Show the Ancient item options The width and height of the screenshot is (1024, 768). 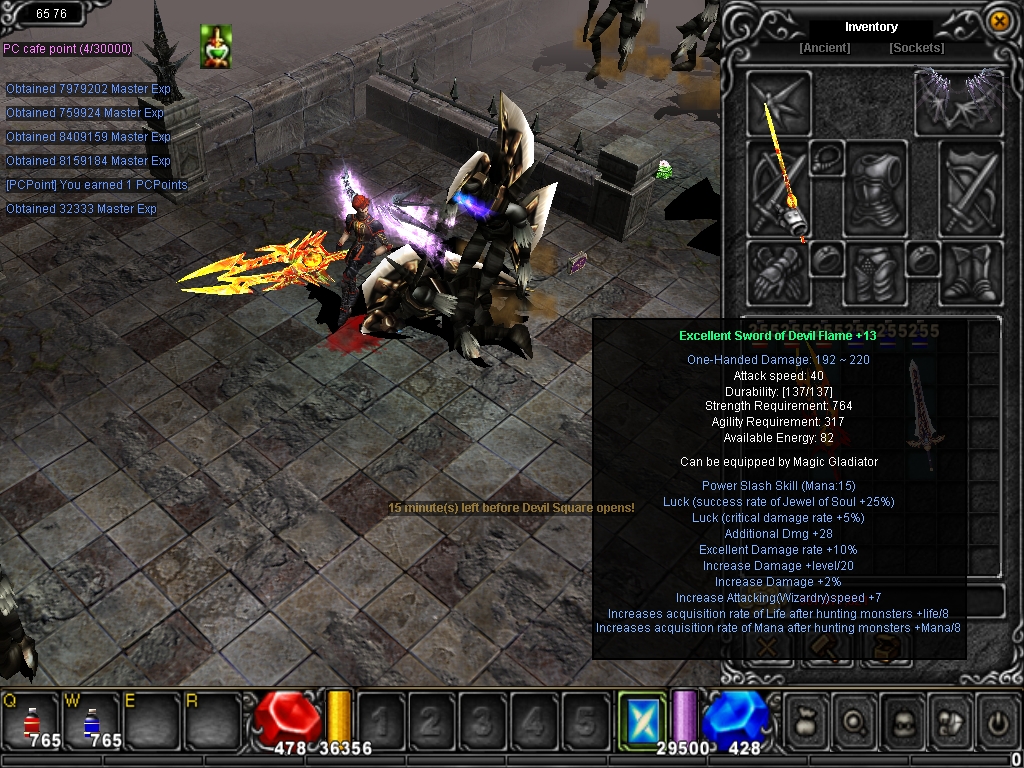click(825, 48)
